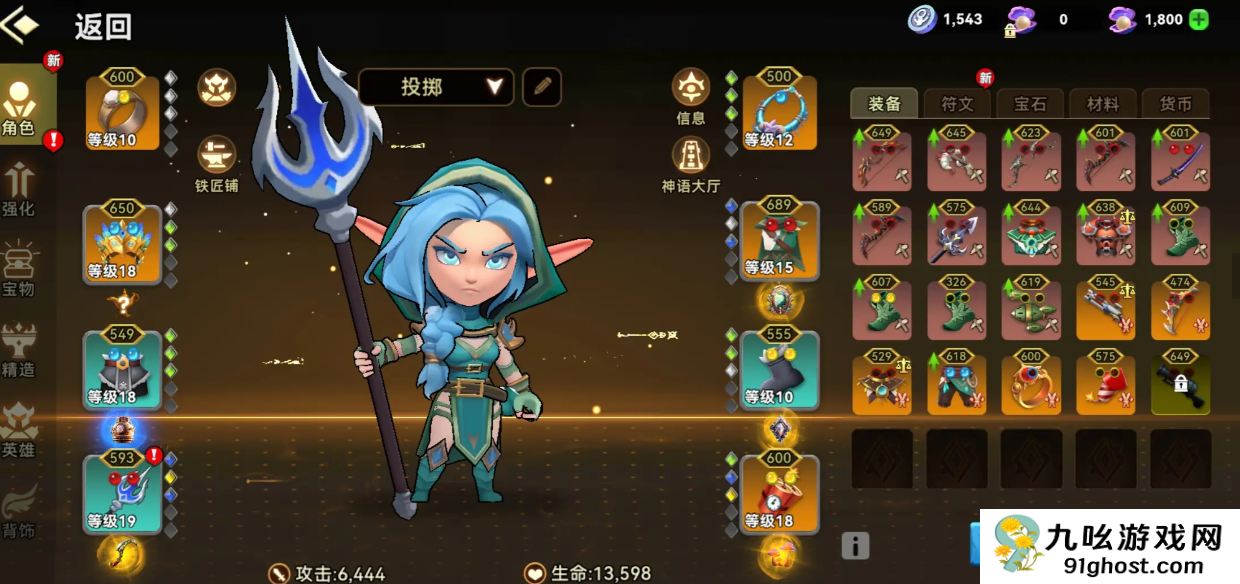Switch to the 符文 rune tab
This screenshot has width=1240, height=584.
[957, 103]
